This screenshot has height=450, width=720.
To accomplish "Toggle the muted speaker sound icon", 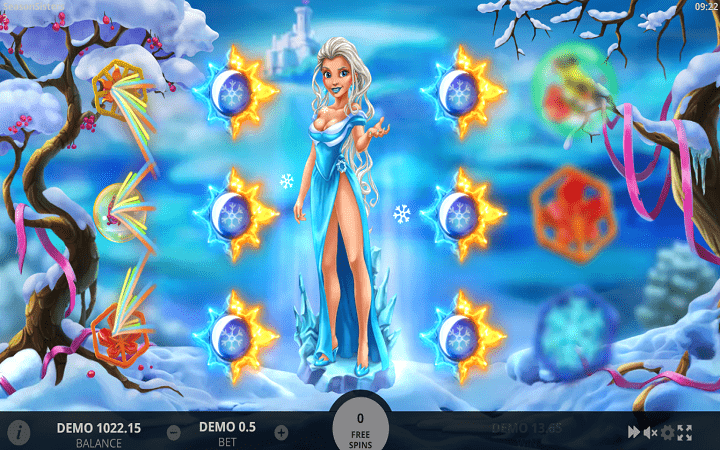I will (x=650, y=432).
